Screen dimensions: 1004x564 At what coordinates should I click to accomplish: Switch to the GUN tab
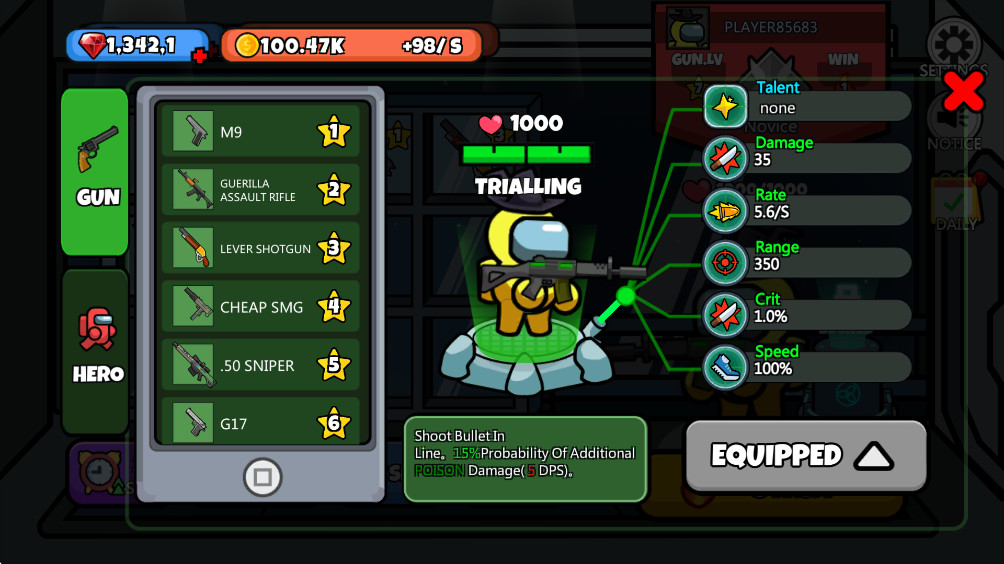(95, 171)
